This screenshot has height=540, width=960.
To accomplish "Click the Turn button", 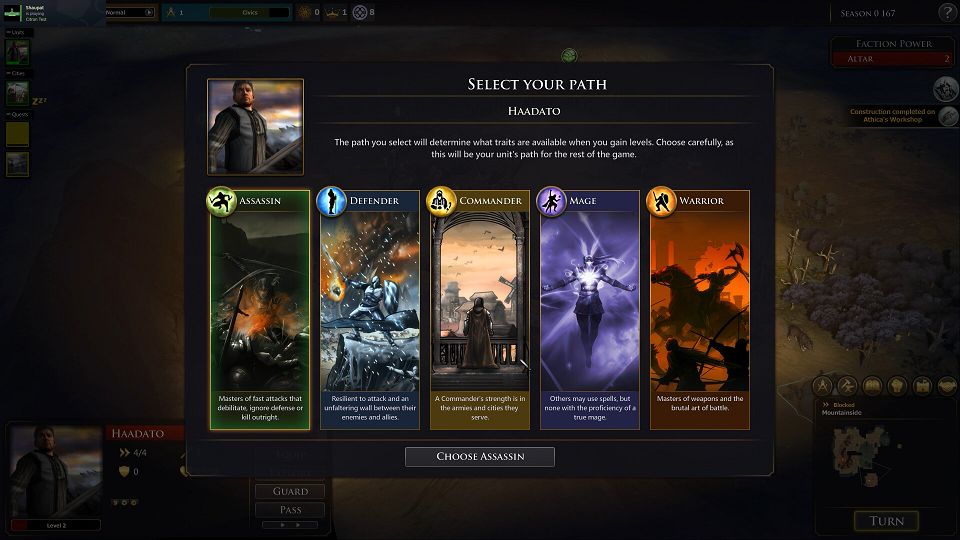I will click(886, 521).
